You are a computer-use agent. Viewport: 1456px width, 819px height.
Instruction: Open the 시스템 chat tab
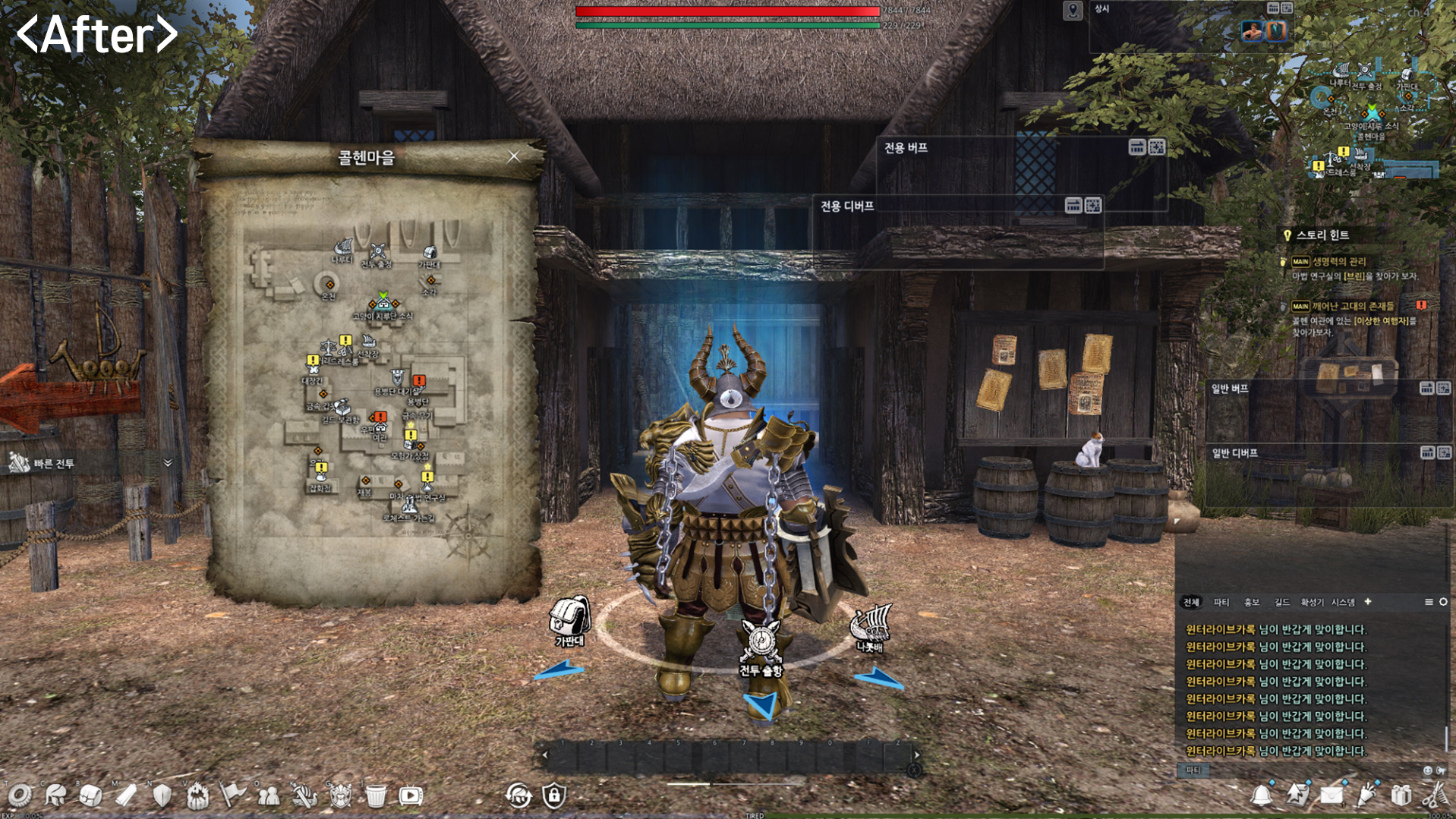tap(1342, 602)
